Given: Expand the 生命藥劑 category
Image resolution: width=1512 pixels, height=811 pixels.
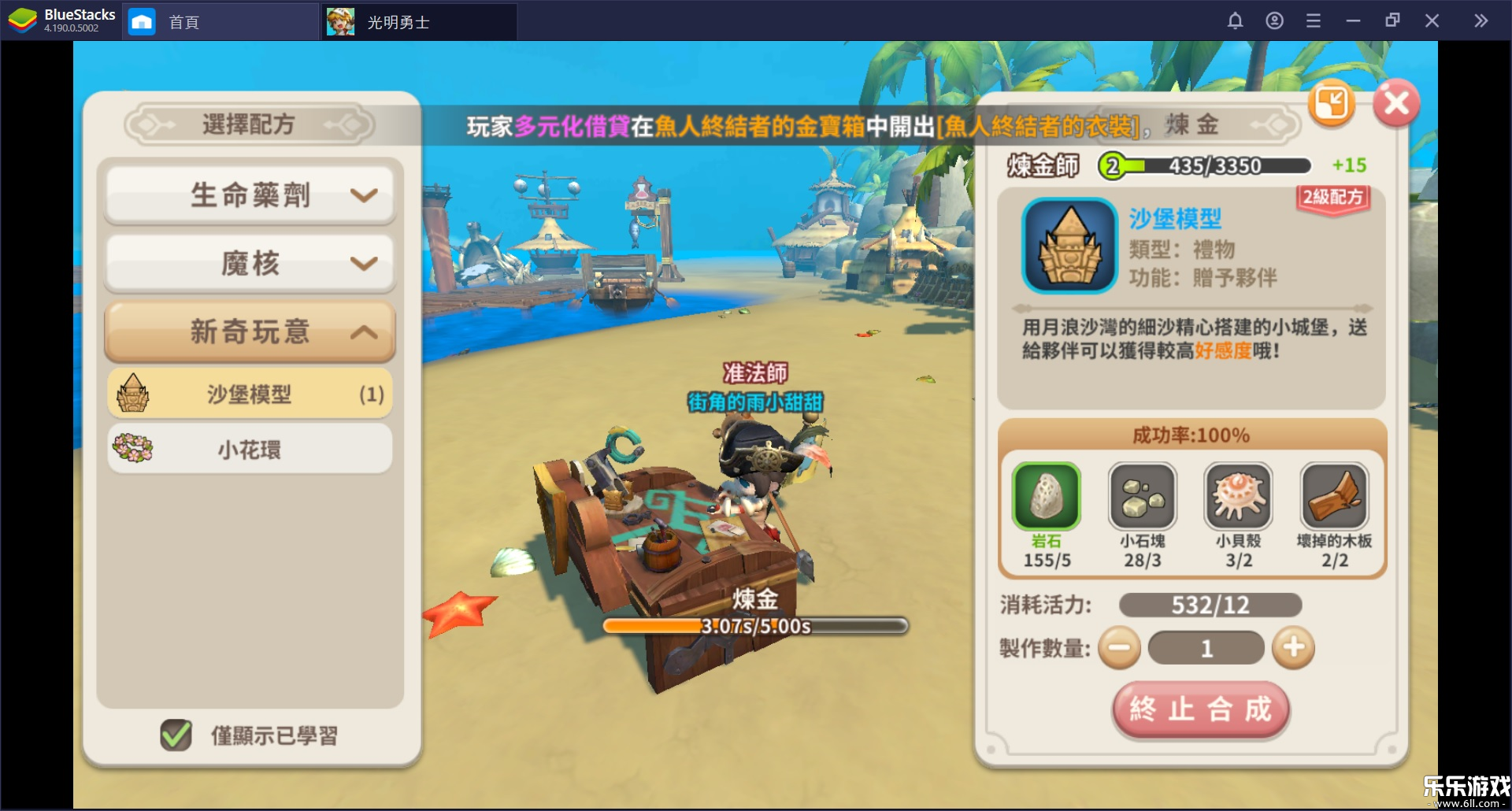Looking at the screenshot, I should 249,194.
